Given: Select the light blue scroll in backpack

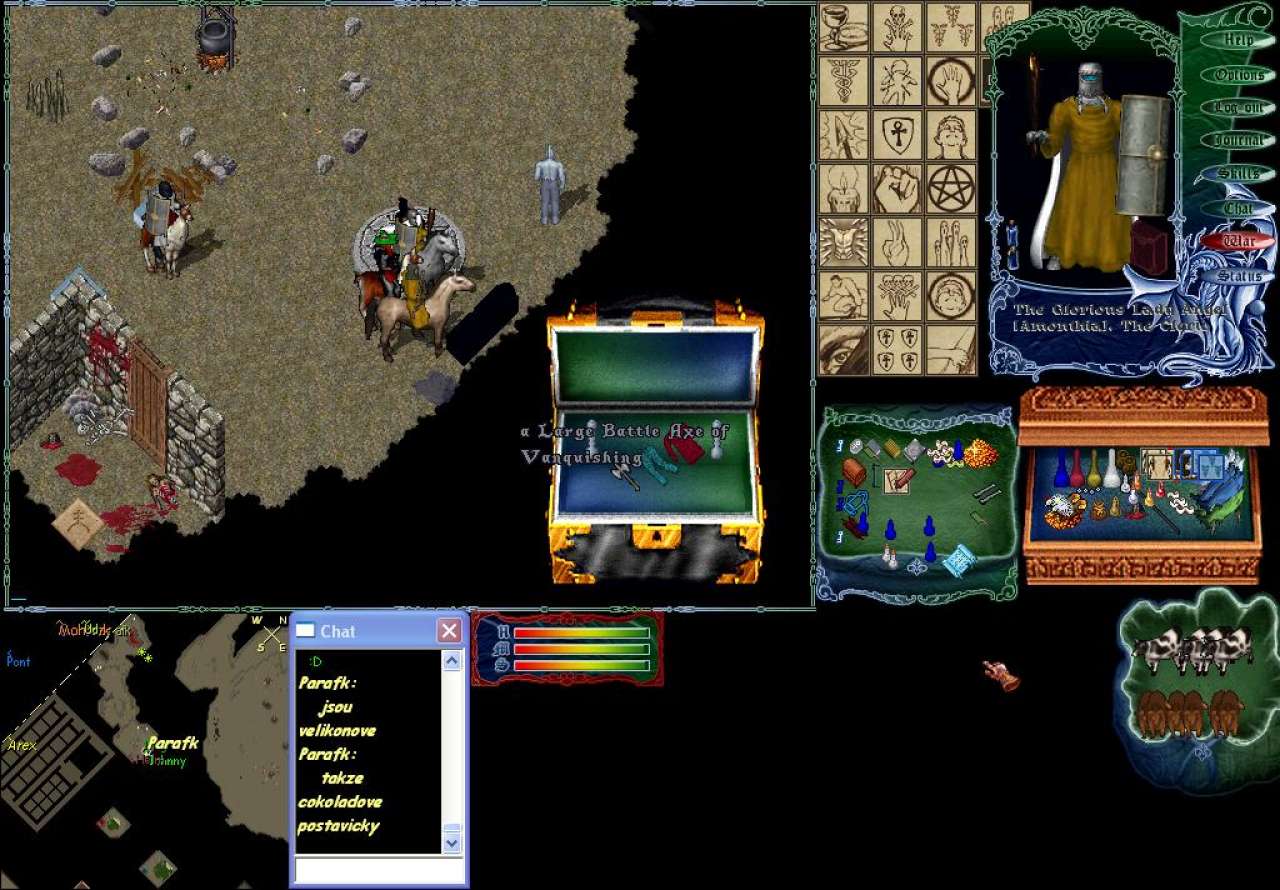Looking at the screenshot, I should 959,561.
